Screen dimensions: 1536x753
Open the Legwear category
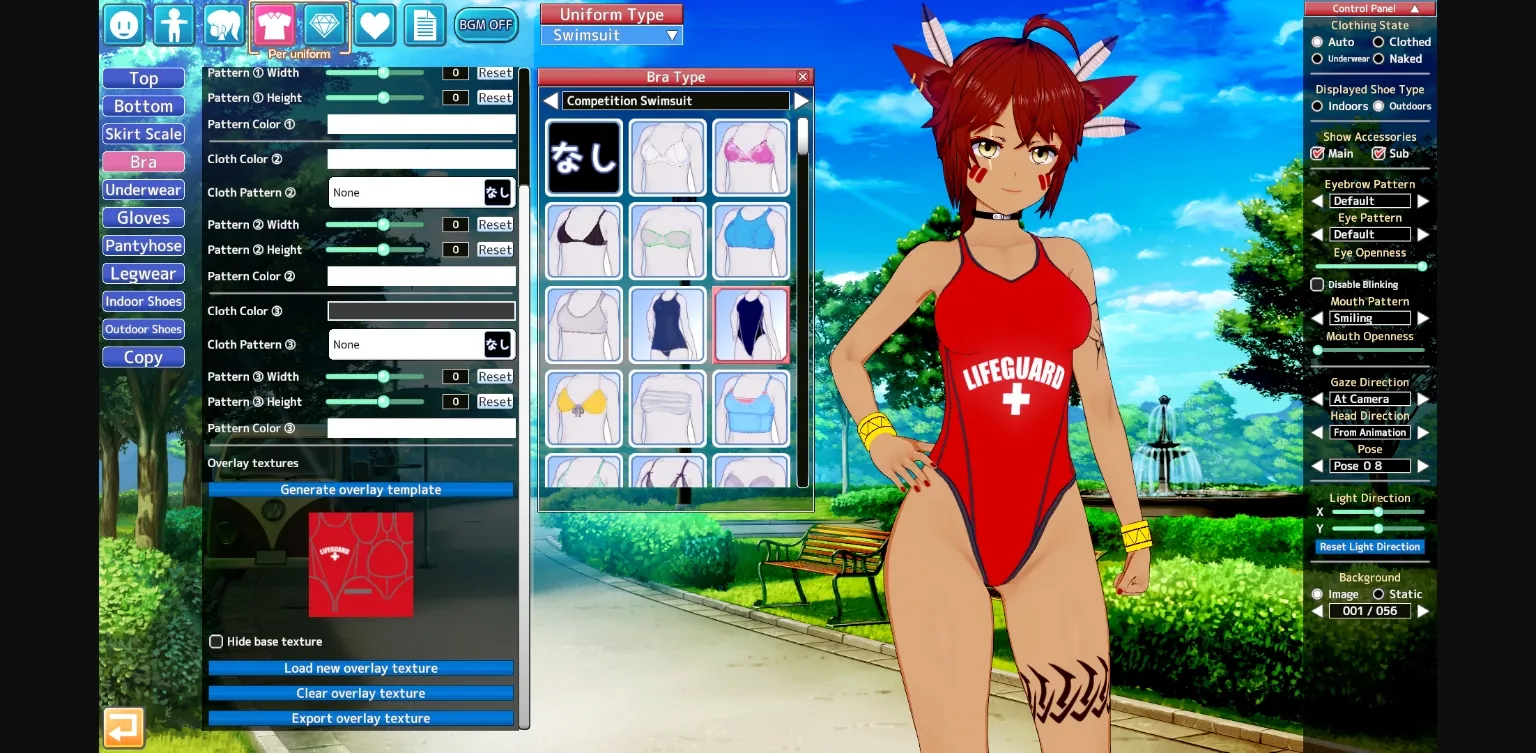pos(143,273)
